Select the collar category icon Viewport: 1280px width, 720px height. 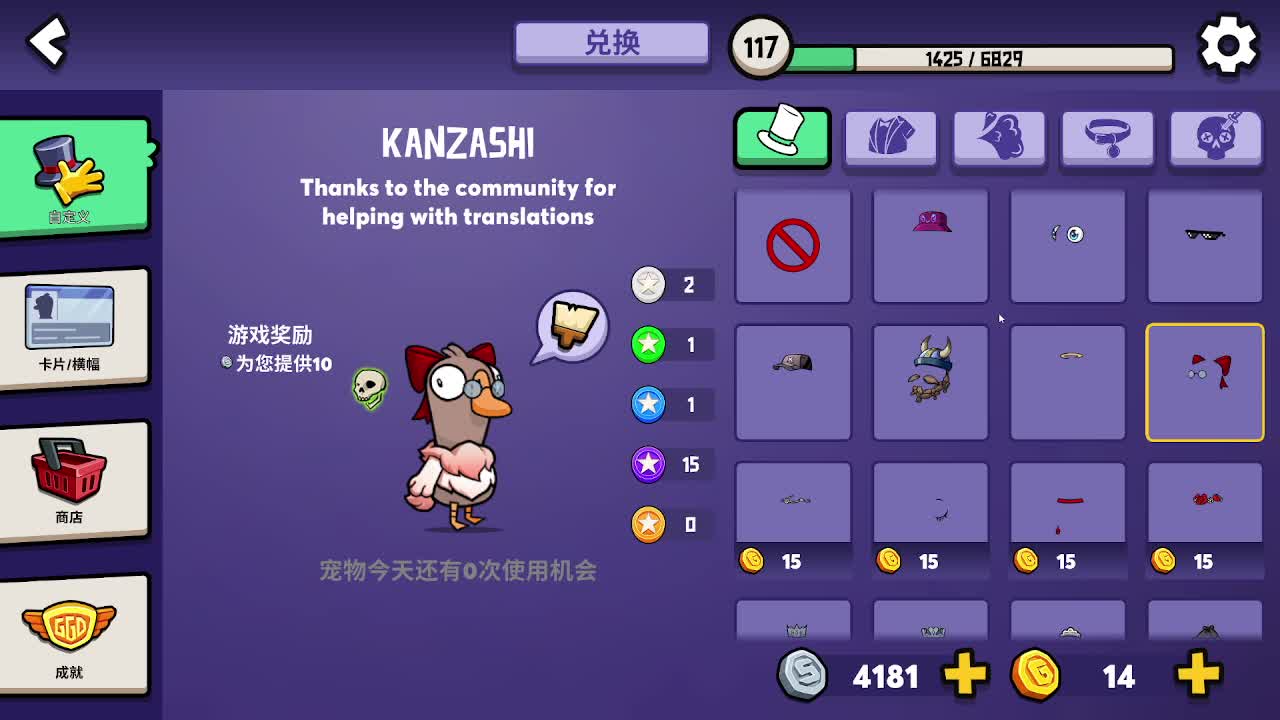(1106, 137)
